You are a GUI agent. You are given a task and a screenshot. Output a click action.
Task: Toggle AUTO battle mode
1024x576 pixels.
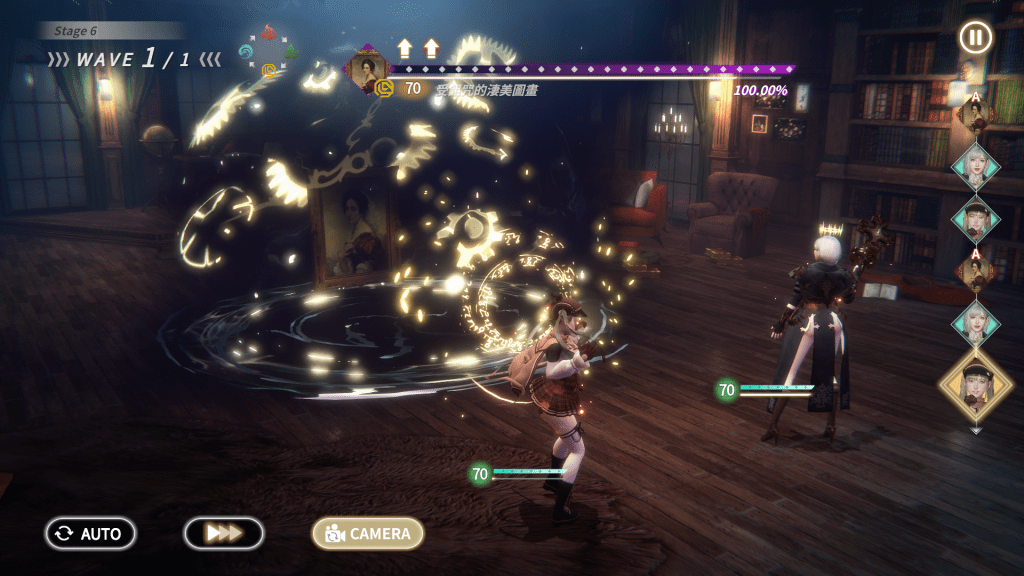90,533
